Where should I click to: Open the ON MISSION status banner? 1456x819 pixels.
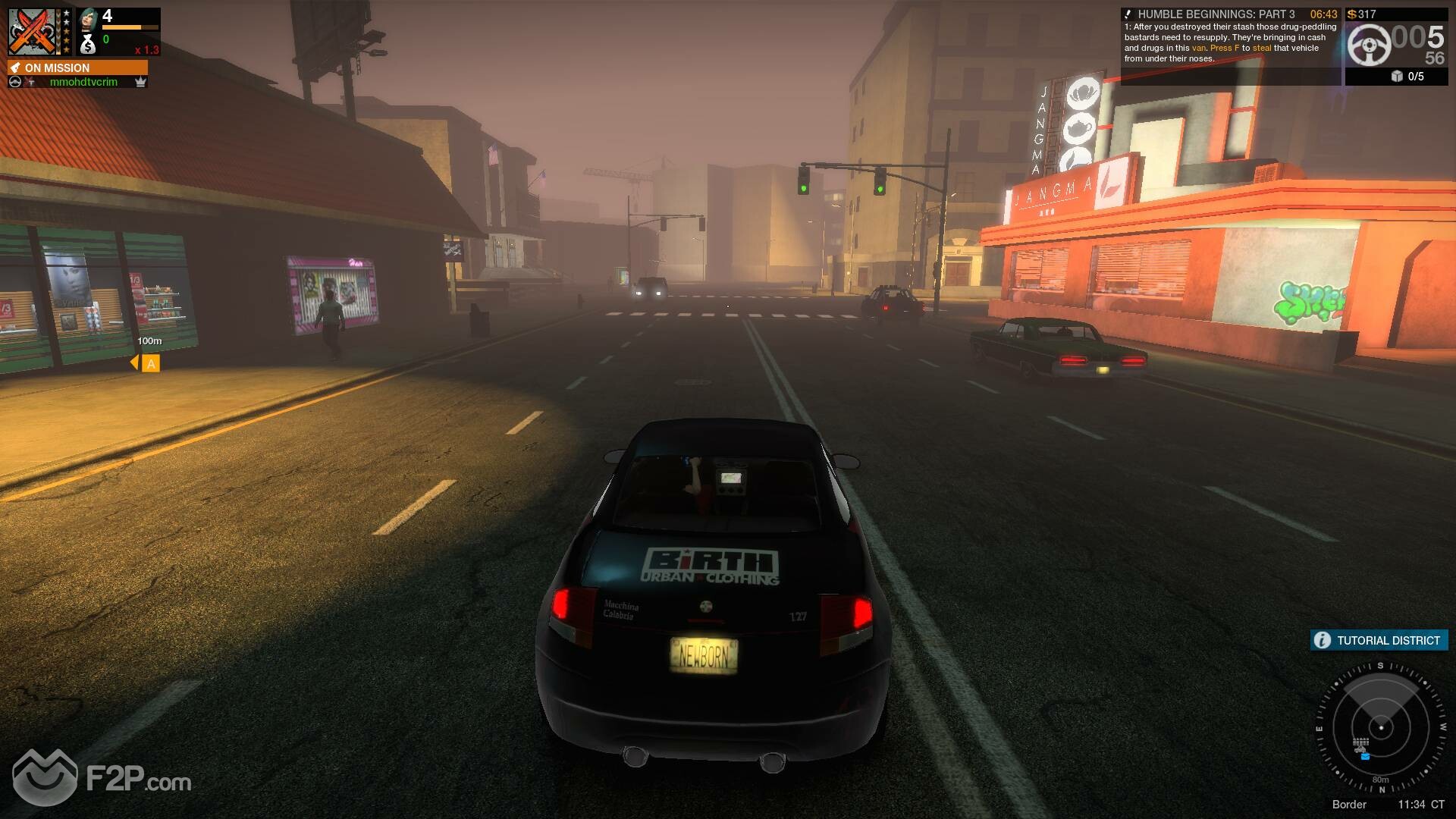click(x=77, y=67)
